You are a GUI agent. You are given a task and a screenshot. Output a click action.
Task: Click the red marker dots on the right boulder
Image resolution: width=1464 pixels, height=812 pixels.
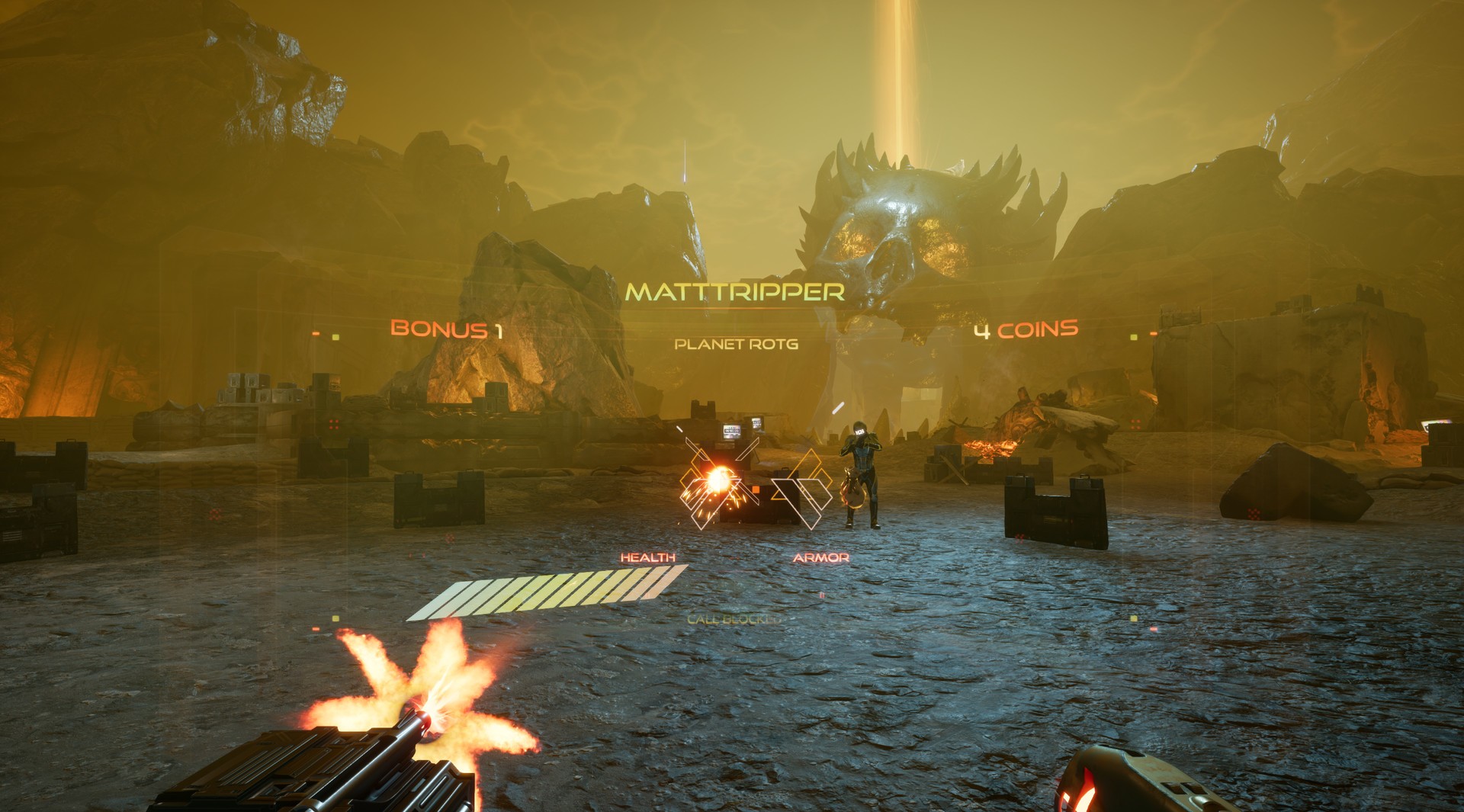pyautogui.click(x=1254, y=515)
